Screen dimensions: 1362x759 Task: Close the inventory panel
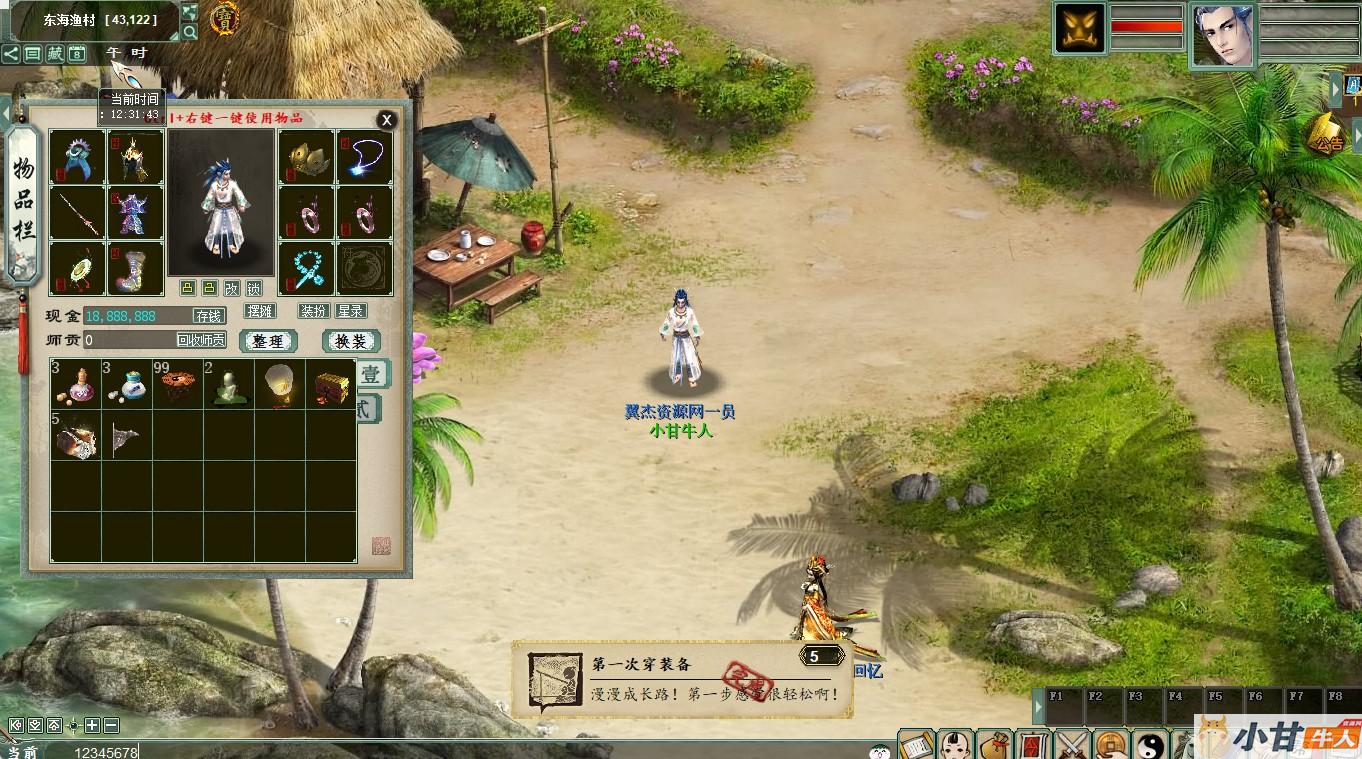386,121
